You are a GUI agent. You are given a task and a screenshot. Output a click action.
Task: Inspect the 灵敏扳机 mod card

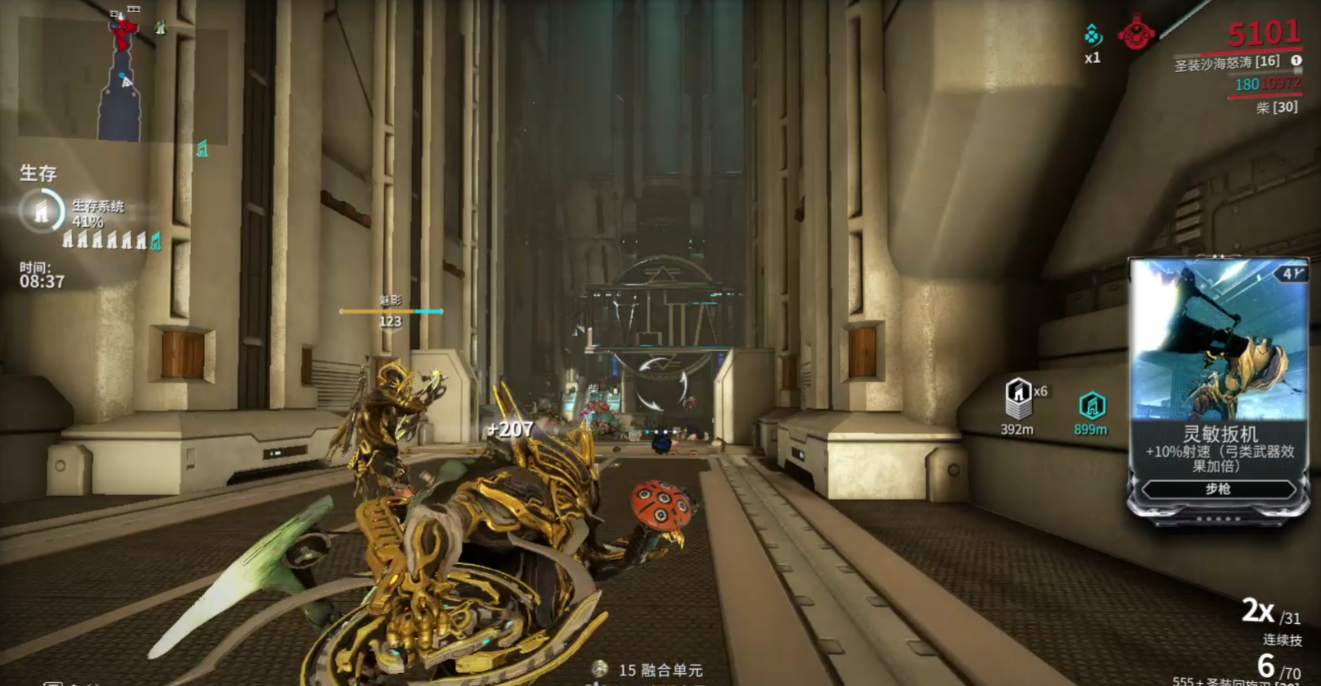click(x=1218, y=387)
